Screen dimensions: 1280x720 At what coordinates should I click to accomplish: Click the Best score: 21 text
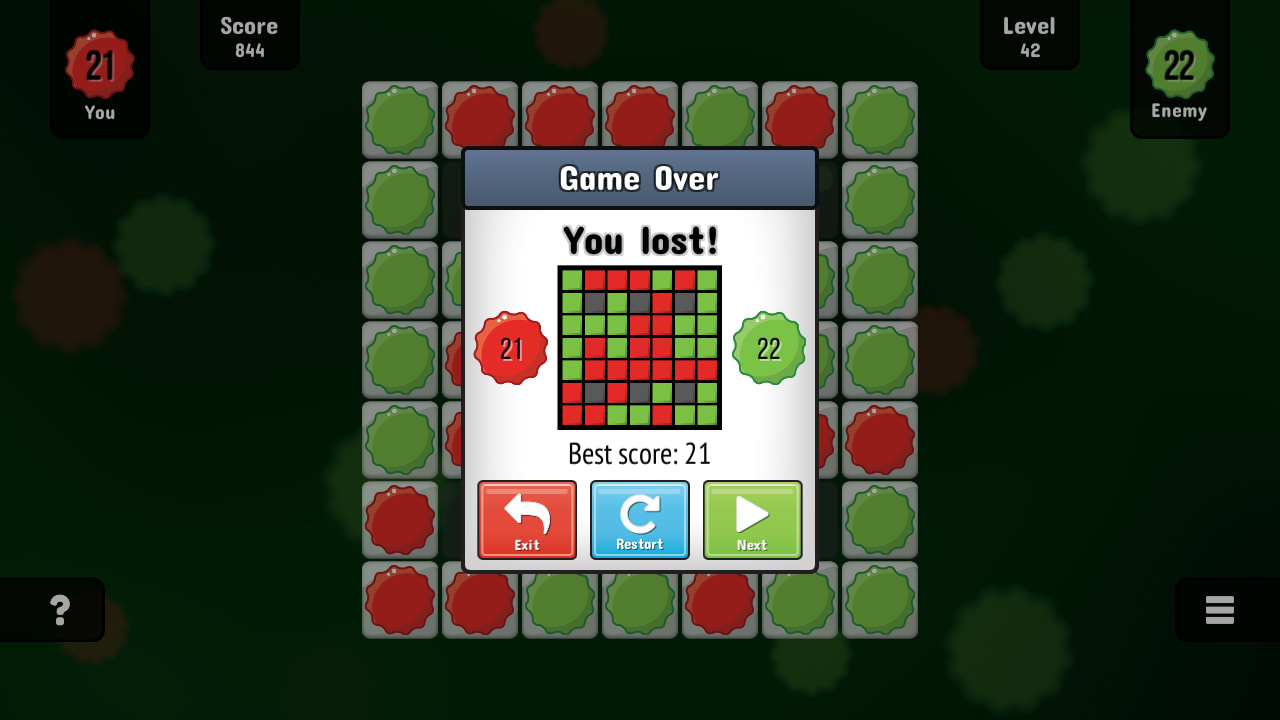tap(639, 454)
